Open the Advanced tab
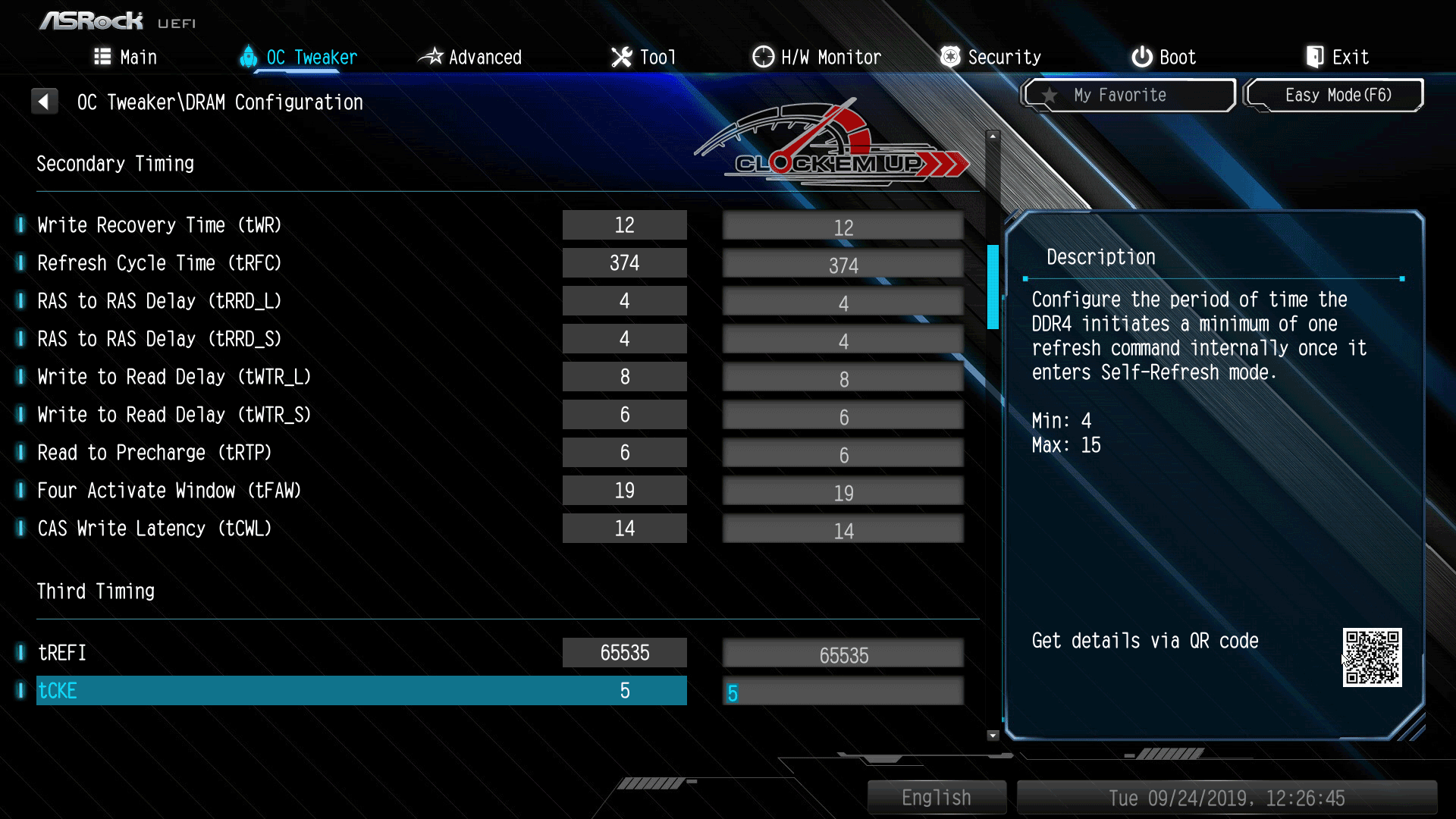1456x819 pixels. tap(470, 57)
